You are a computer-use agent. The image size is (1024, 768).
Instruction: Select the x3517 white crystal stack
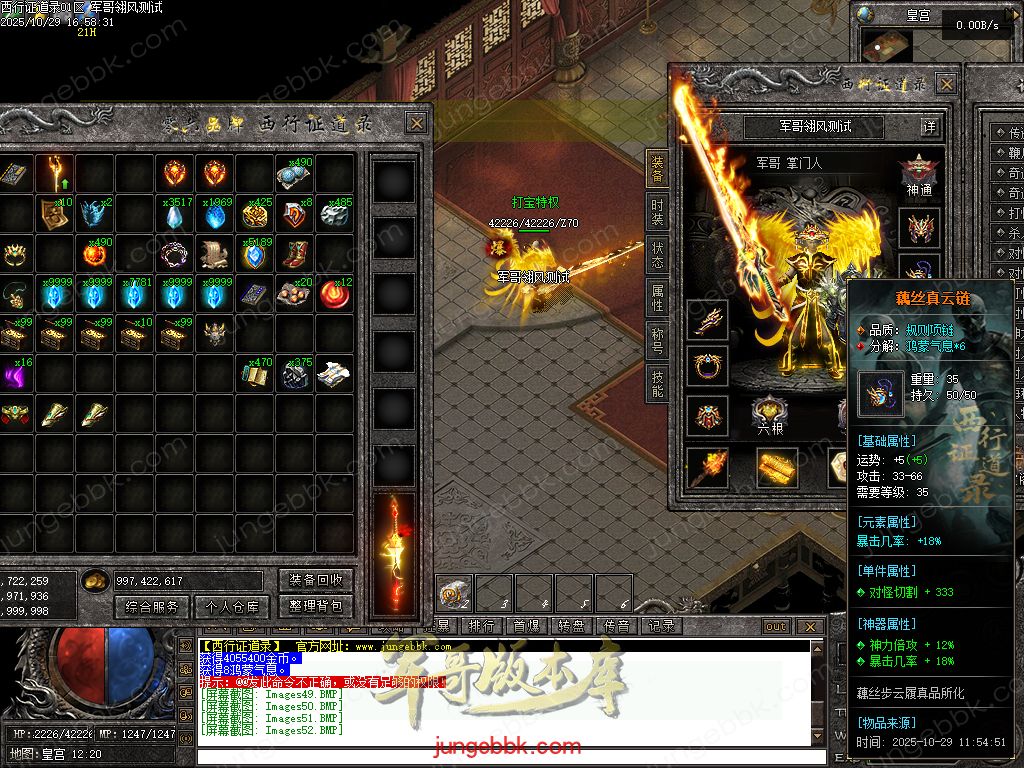tap(176, 215)
